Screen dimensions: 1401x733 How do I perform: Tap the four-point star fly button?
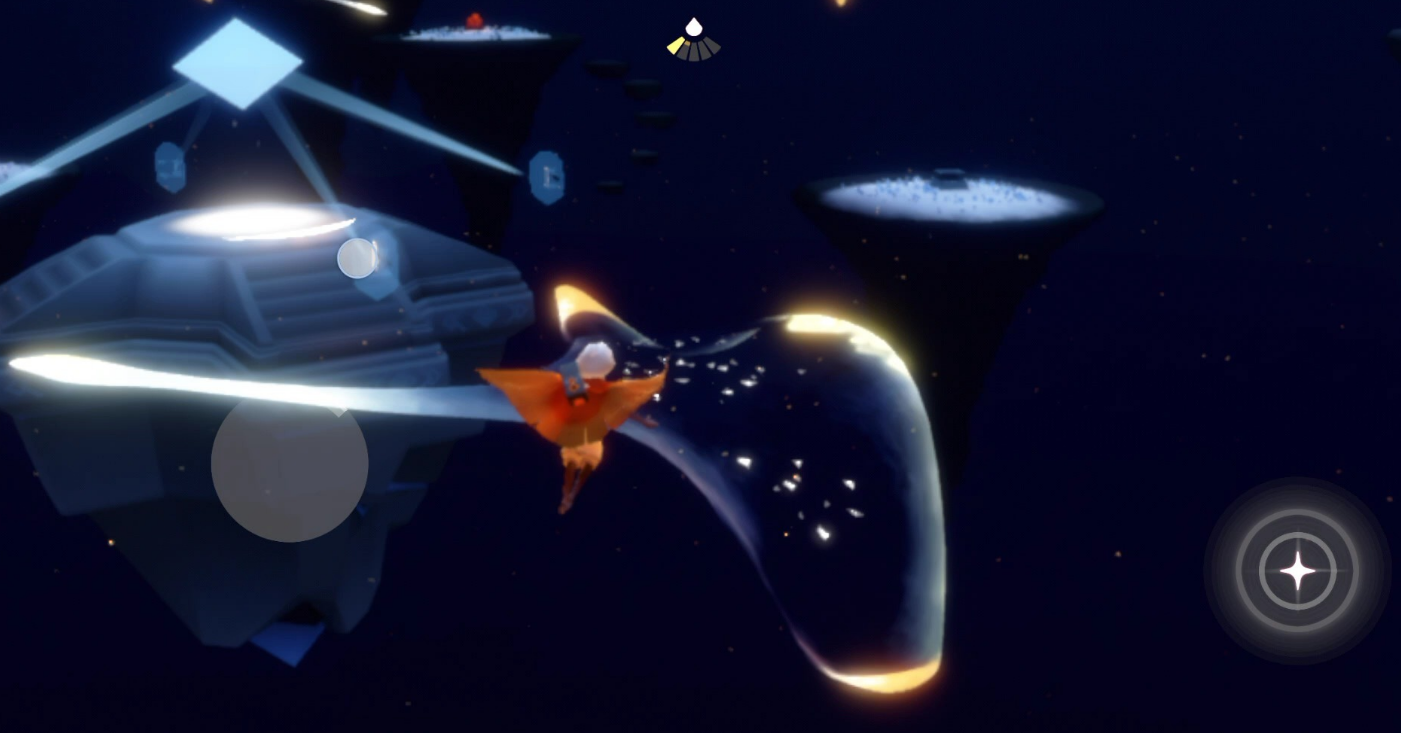tap(1298, 571)
